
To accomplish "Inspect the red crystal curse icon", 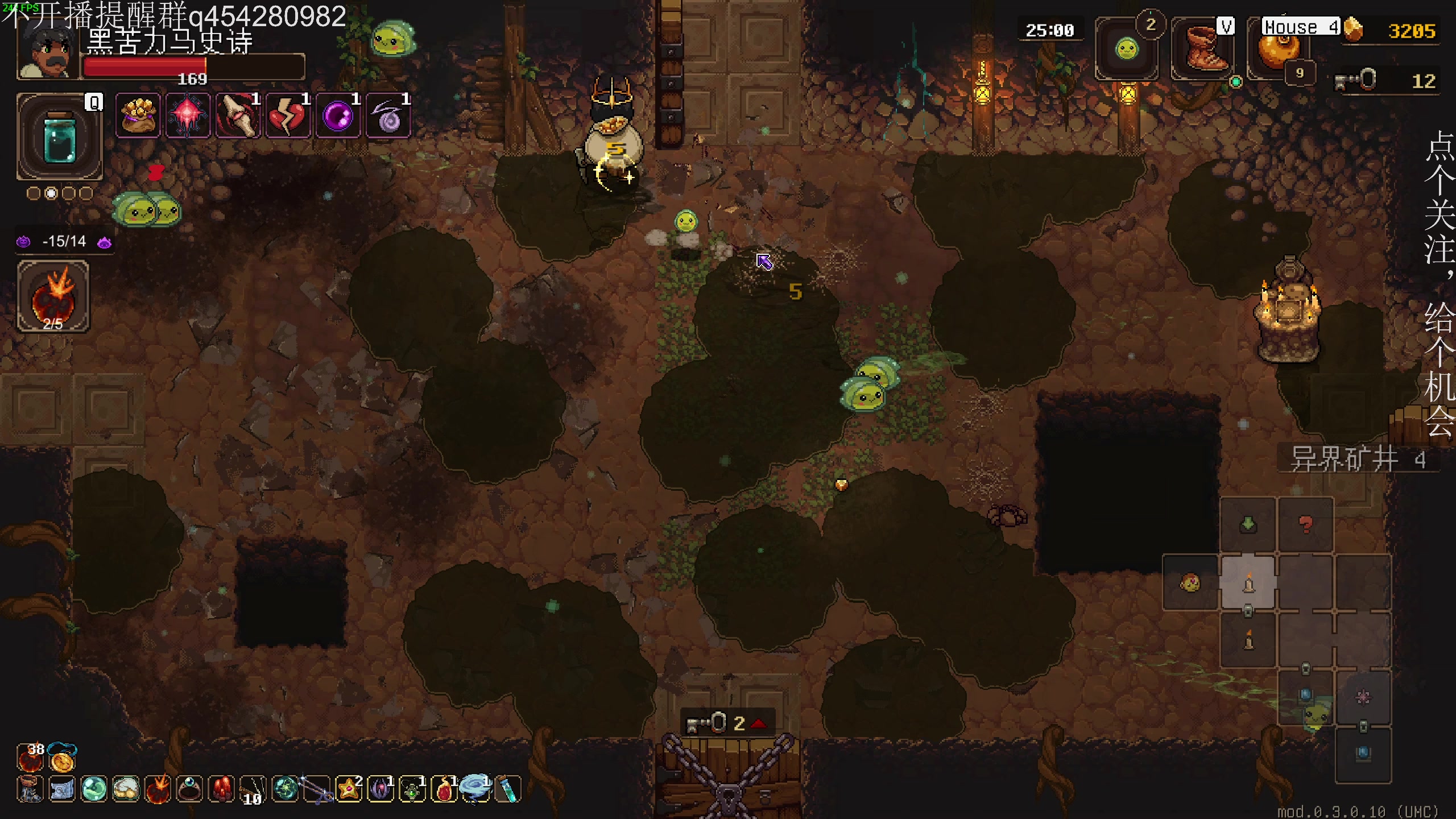I will pyautogui.click(x=188, y=116).
